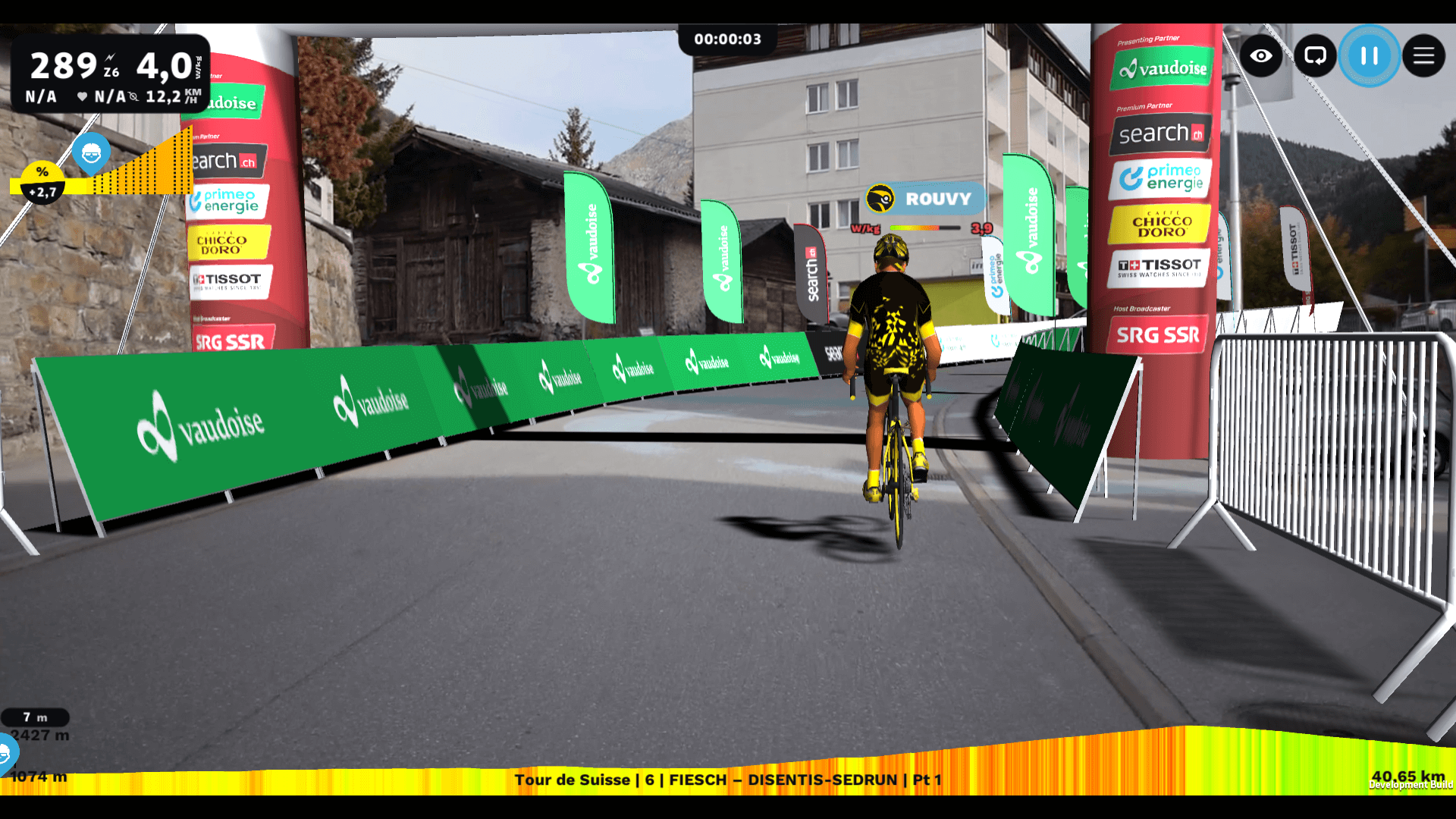The image size is (1456, 819).
Task: Toggle the eye view icon
Action: (x=1261, y=56)
